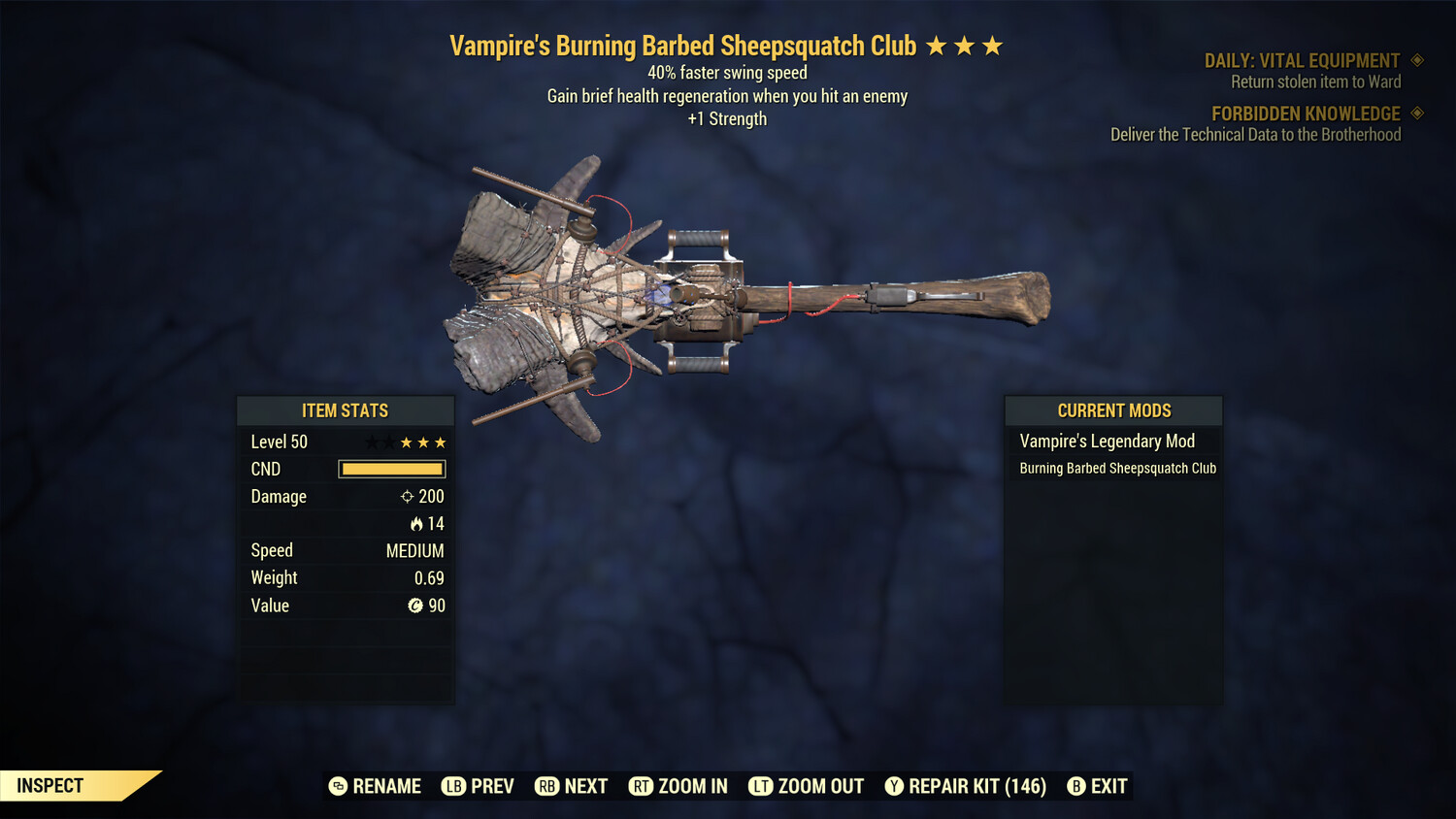Use Repair Kit (146) on weapon
Viewport: 1456px width, 819px height.
tap(966, 786)
